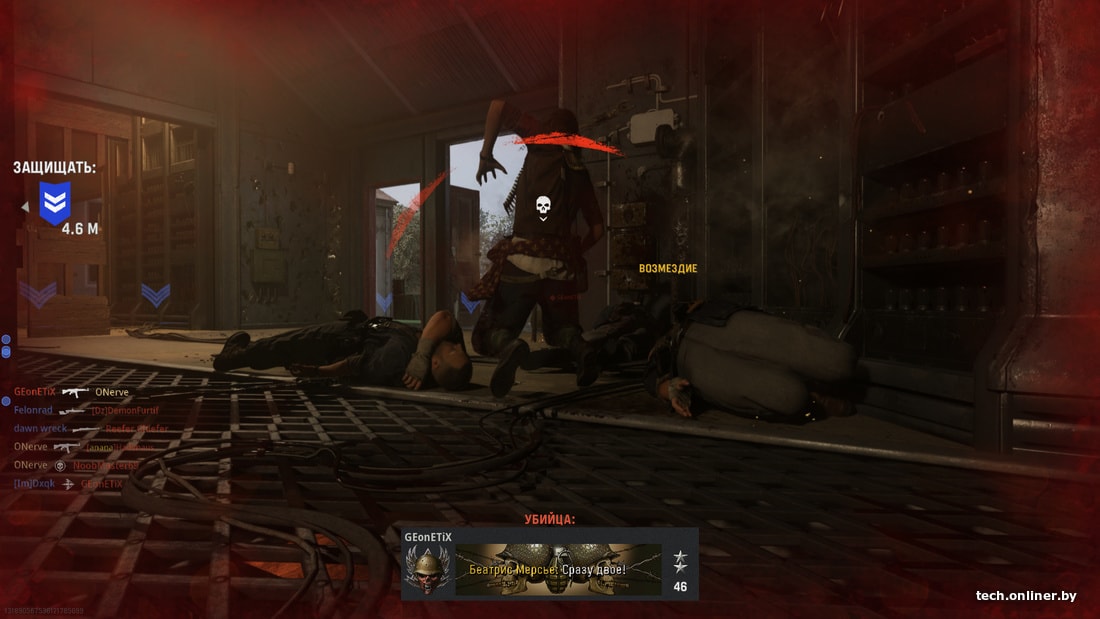
Task: Select killer GEonETiX's helmeted skull emblem
Action: pos(428,571)
